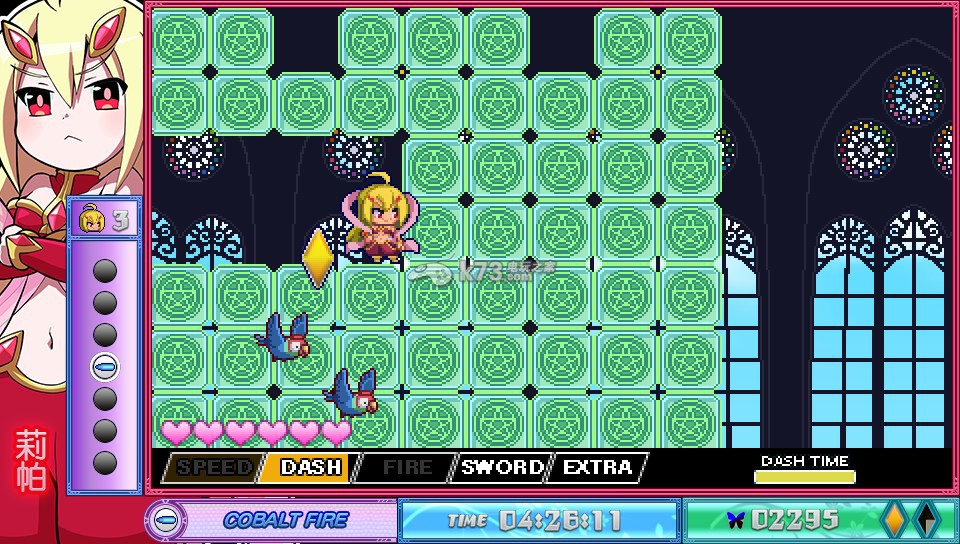Click the blonde character lives icon
The width and height of the screenshot is (960, 544).
(x=91, y=218)
